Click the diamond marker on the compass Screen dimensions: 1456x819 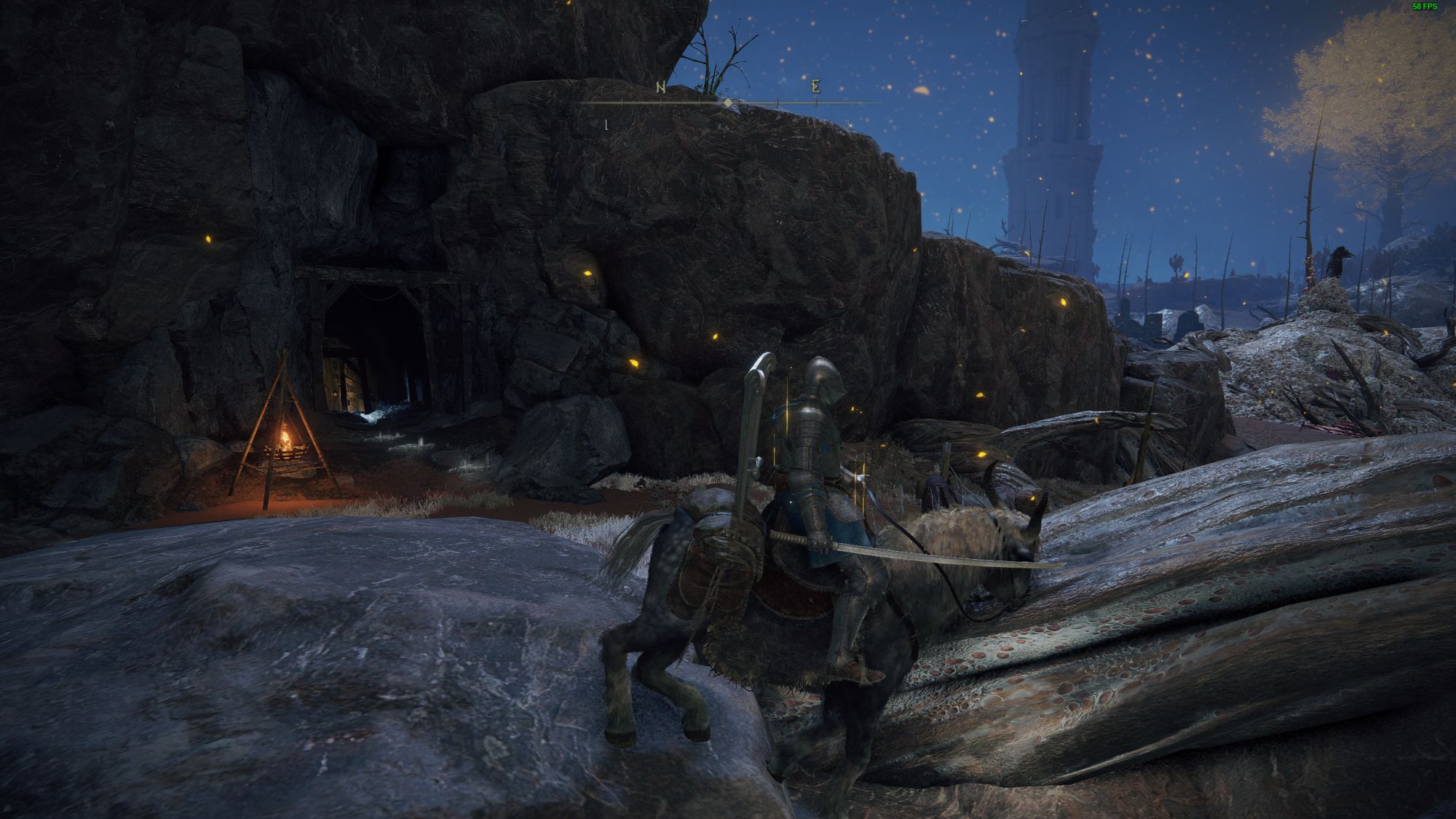(727, 103)
